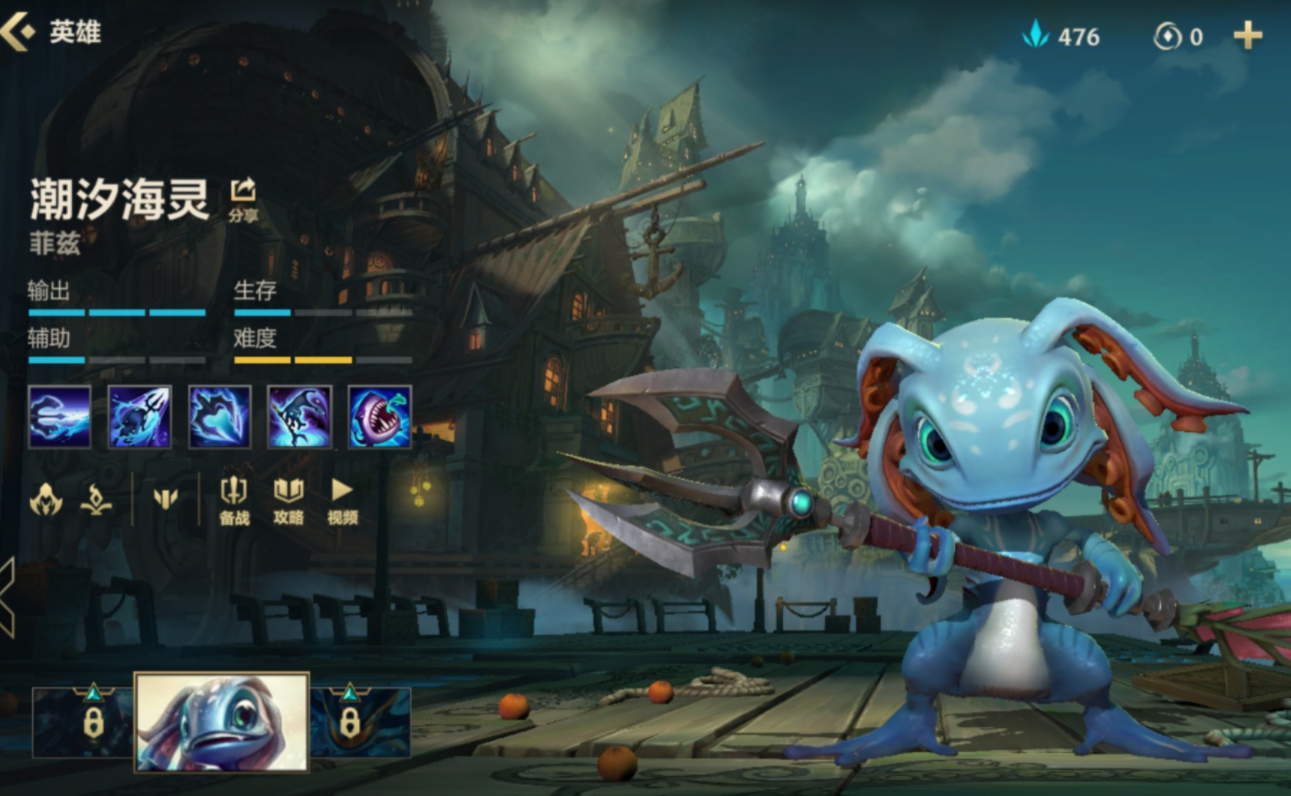
Task: Click the hooded assassin role icon
Action: [46, 498]
